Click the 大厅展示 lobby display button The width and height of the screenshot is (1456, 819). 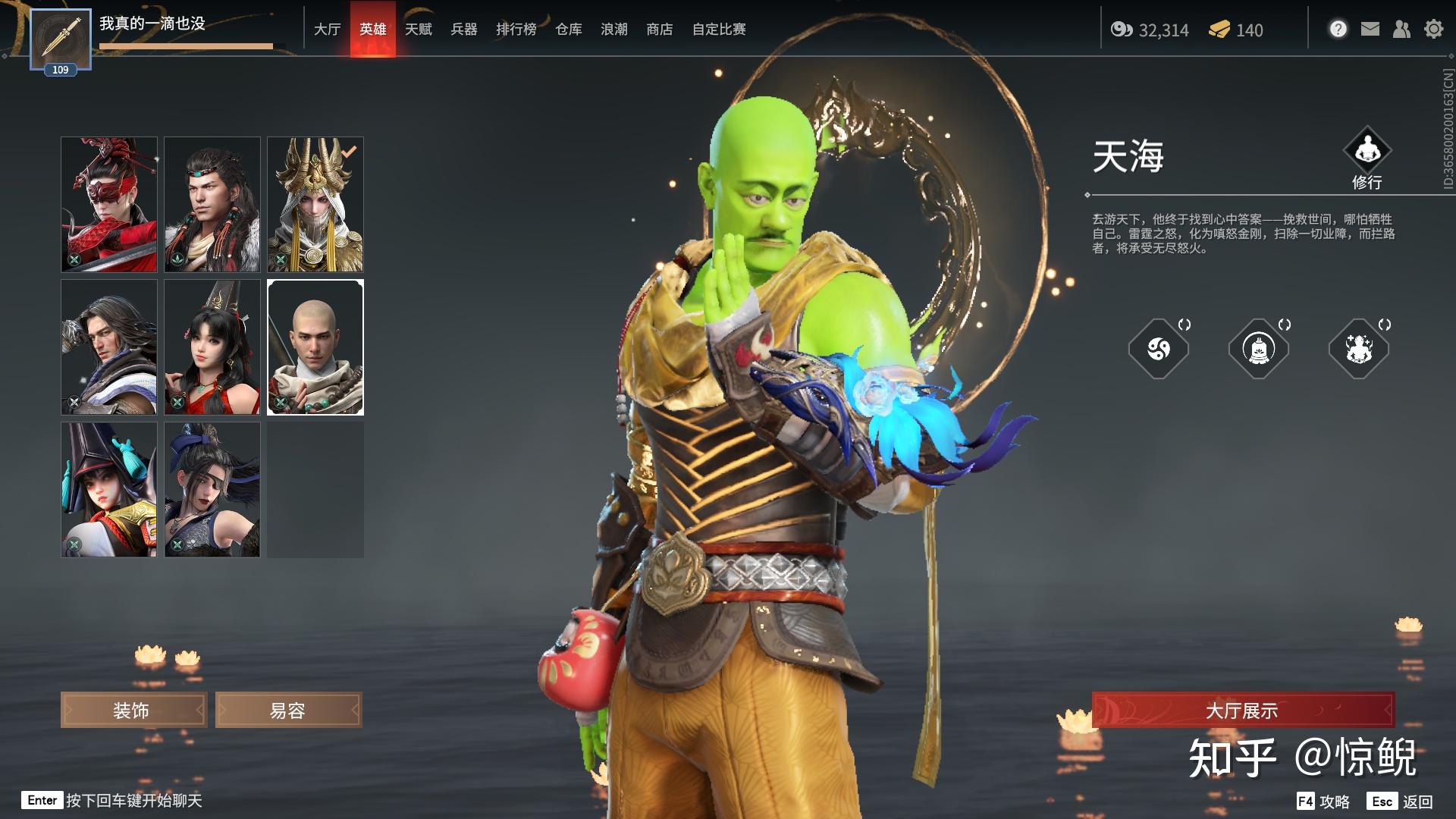1242,711
